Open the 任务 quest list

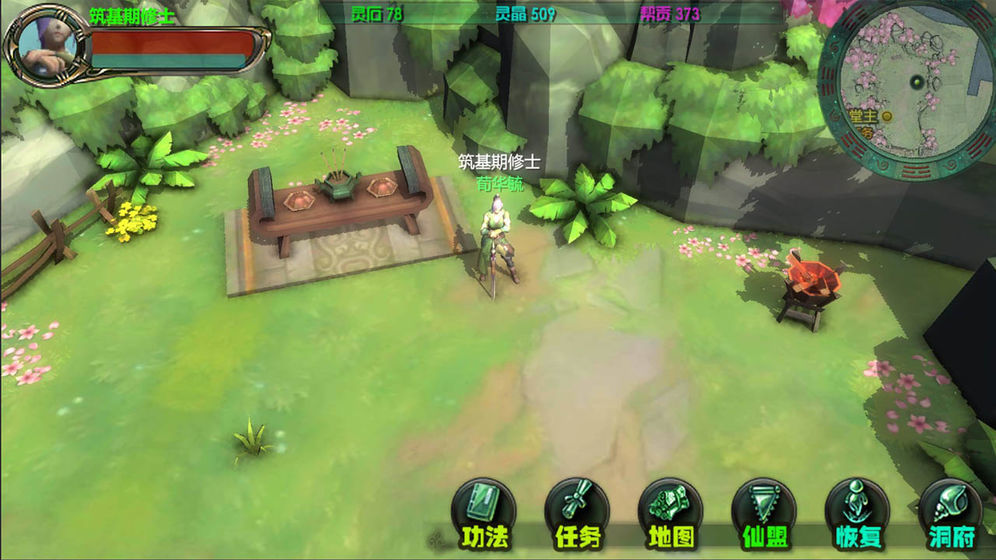pos(576,512)
